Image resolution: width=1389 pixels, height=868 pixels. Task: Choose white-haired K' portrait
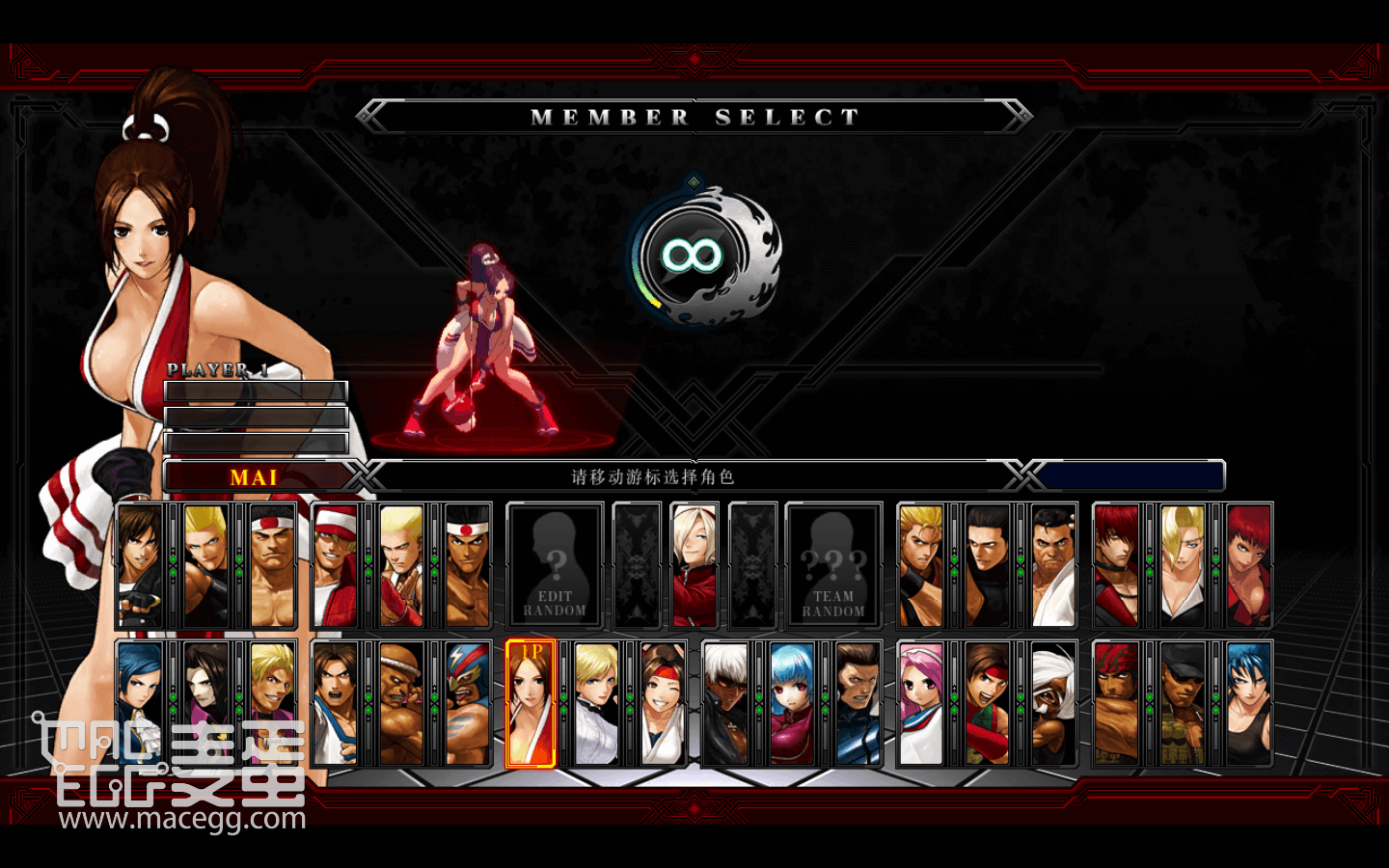click(x=725, y=703)
